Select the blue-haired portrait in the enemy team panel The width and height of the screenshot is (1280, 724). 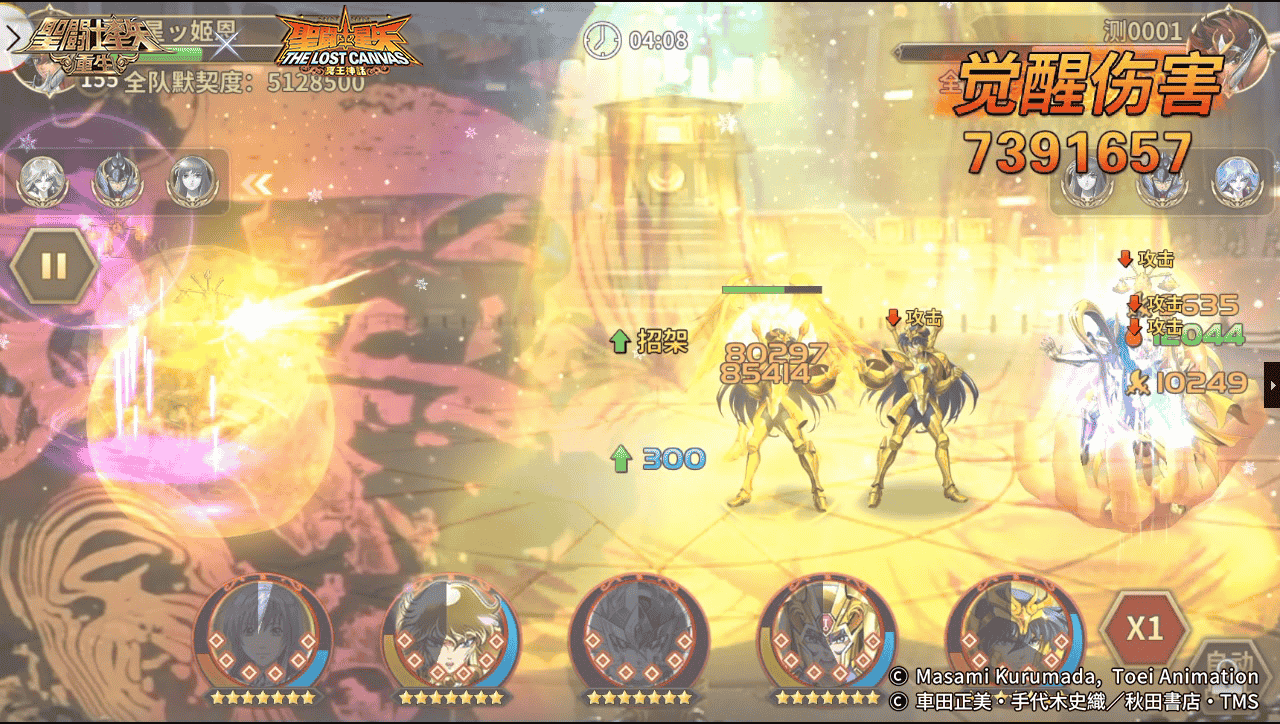click(1236, 182)
